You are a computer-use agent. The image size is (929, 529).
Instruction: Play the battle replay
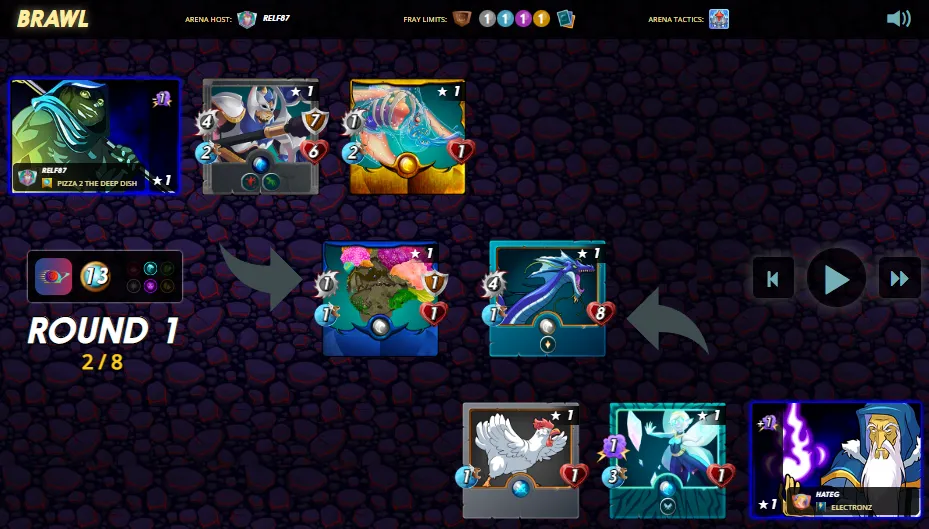click(x=836, y=278)
